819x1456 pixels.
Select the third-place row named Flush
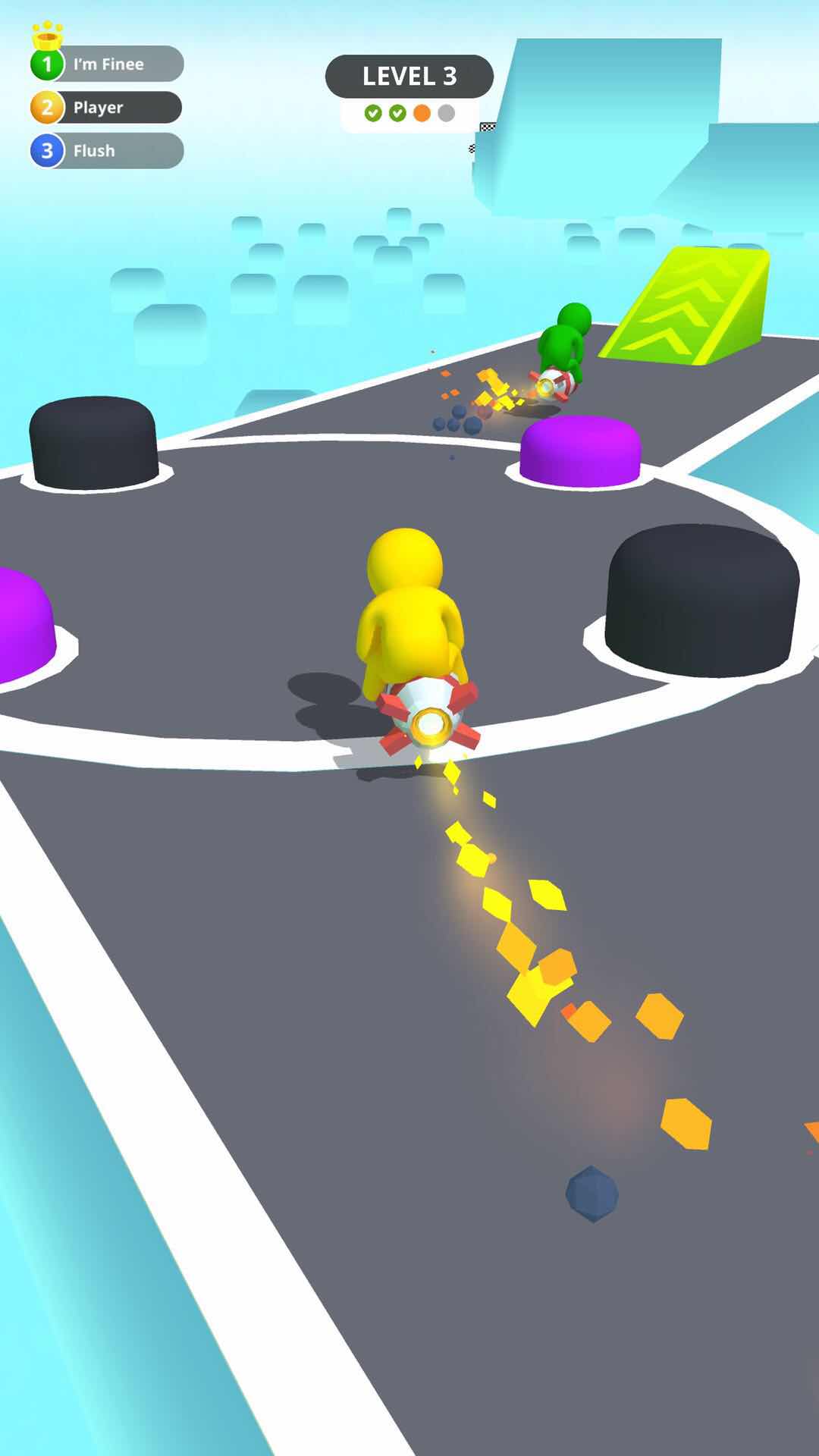(x=107, y=151)
